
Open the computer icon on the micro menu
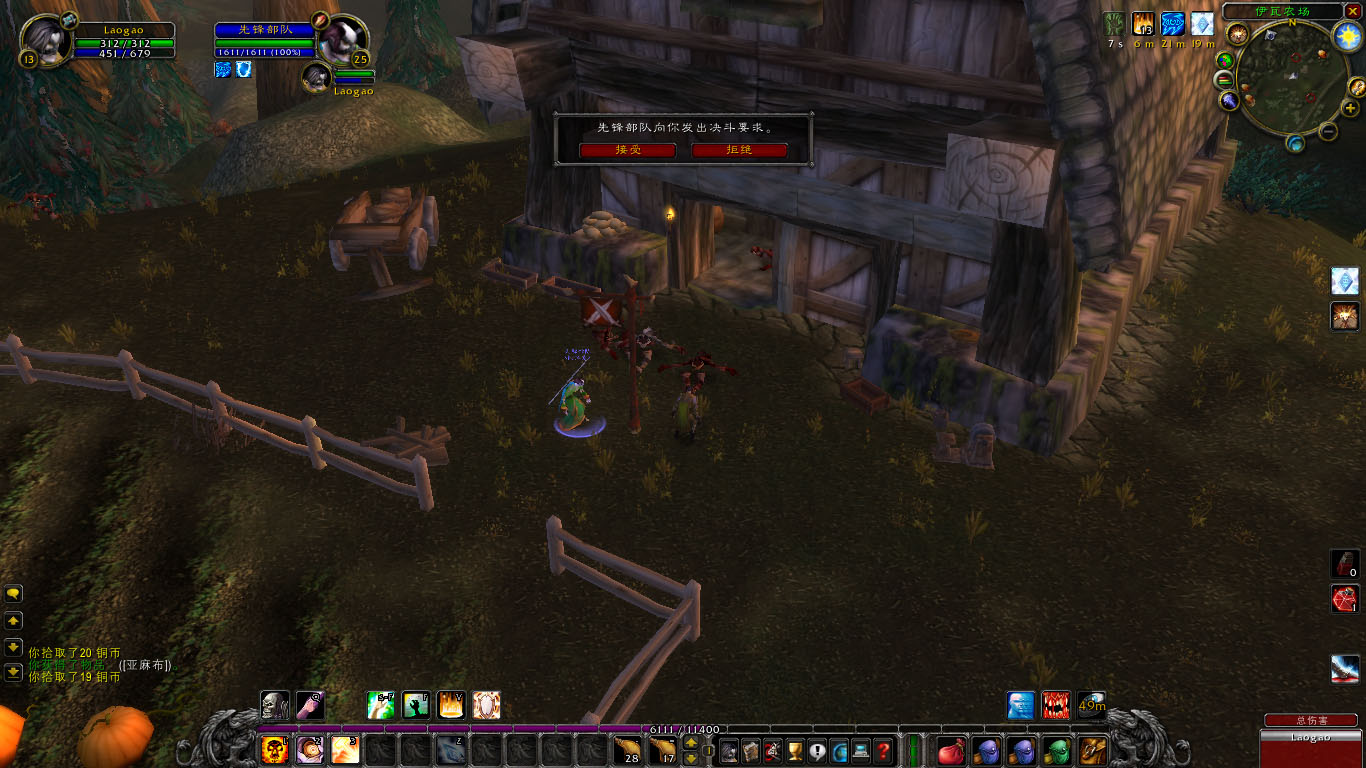click(x=861, y=750)
